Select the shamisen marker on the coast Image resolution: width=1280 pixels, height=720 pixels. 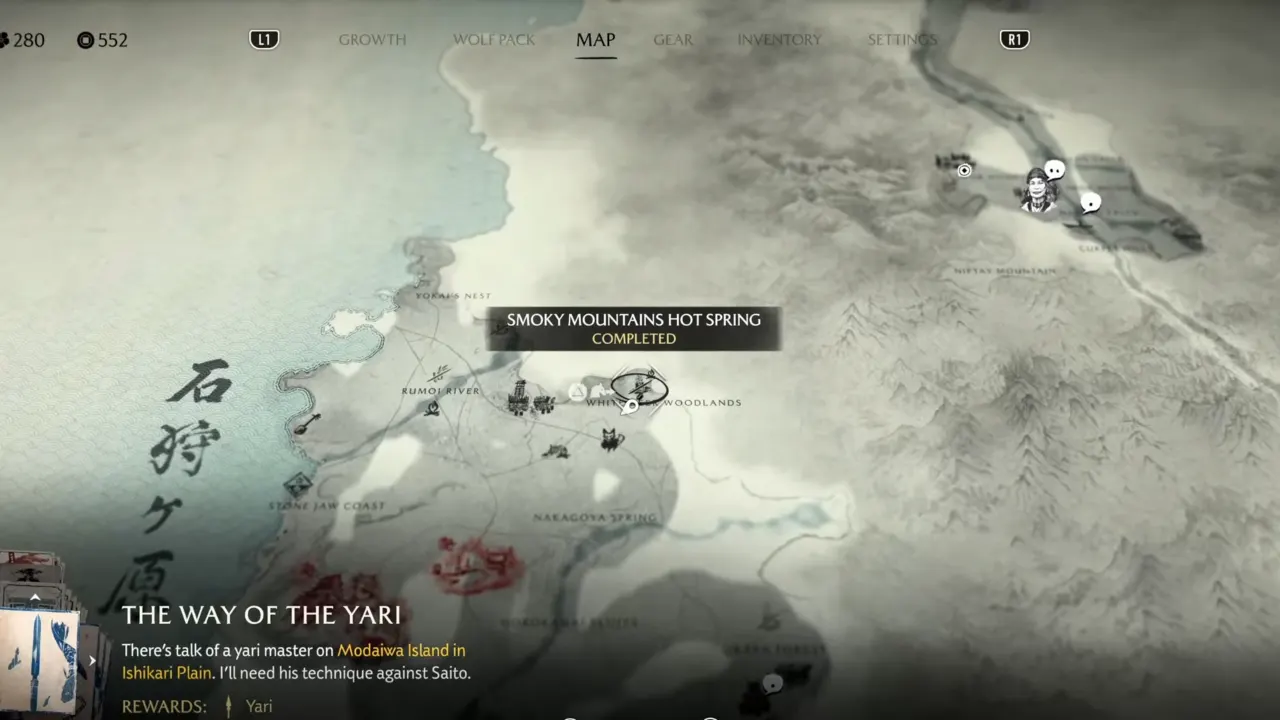(307, 423)
